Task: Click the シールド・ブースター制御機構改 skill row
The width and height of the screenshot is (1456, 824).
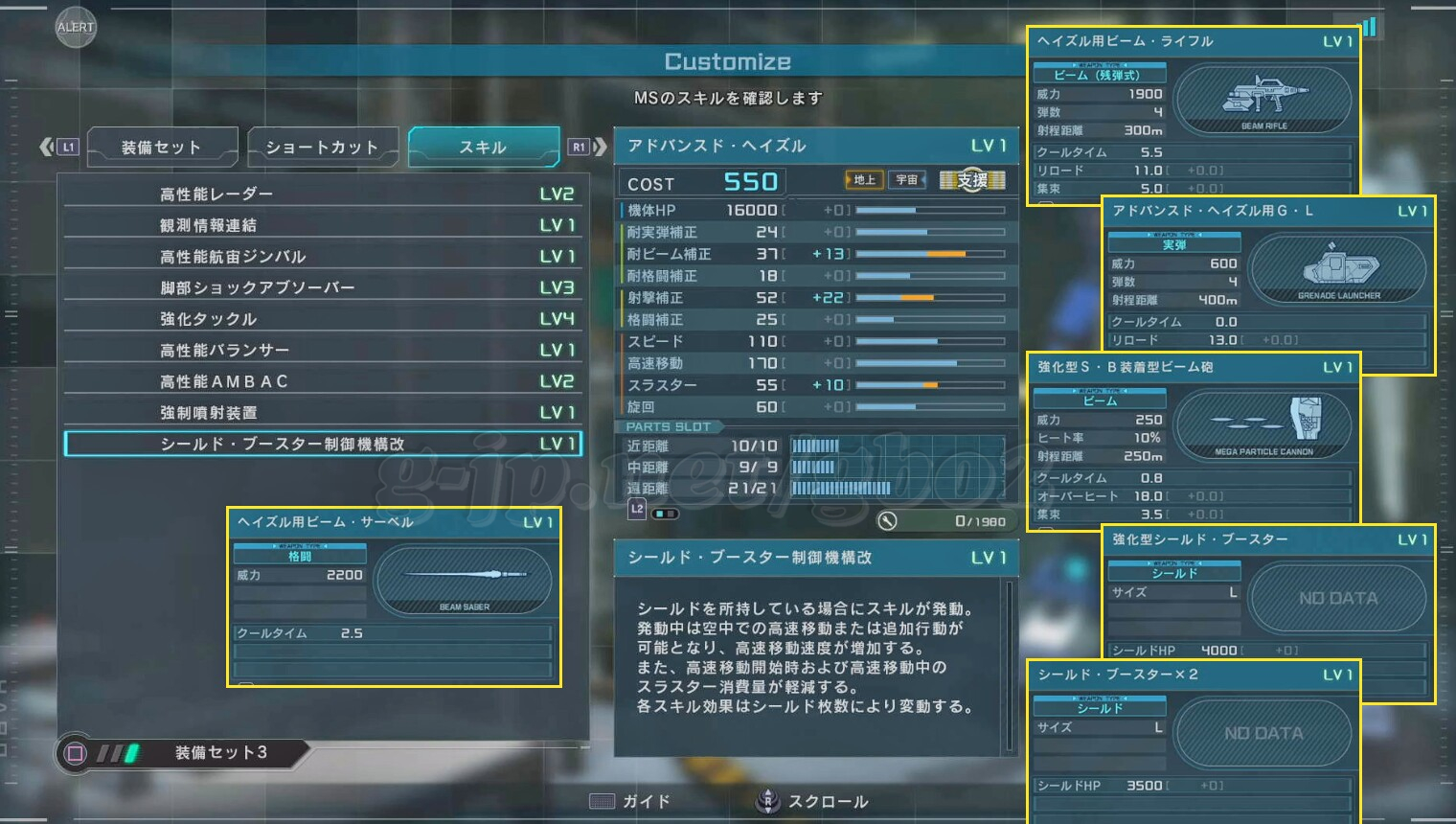Action: pos(323,445)
